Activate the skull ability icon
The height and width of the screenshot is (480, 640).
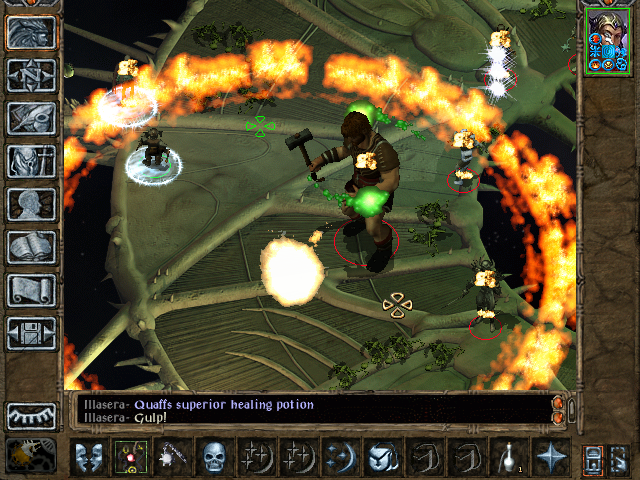pyautogui.click(x=214, y=458)
